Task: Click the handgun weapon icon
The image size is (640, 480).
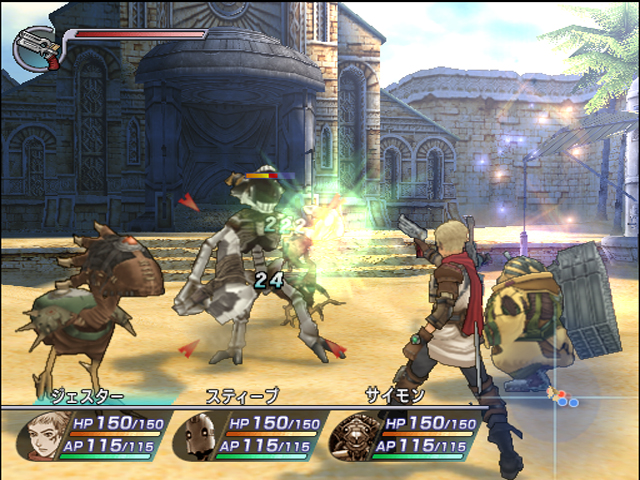Action: [38, 47]
